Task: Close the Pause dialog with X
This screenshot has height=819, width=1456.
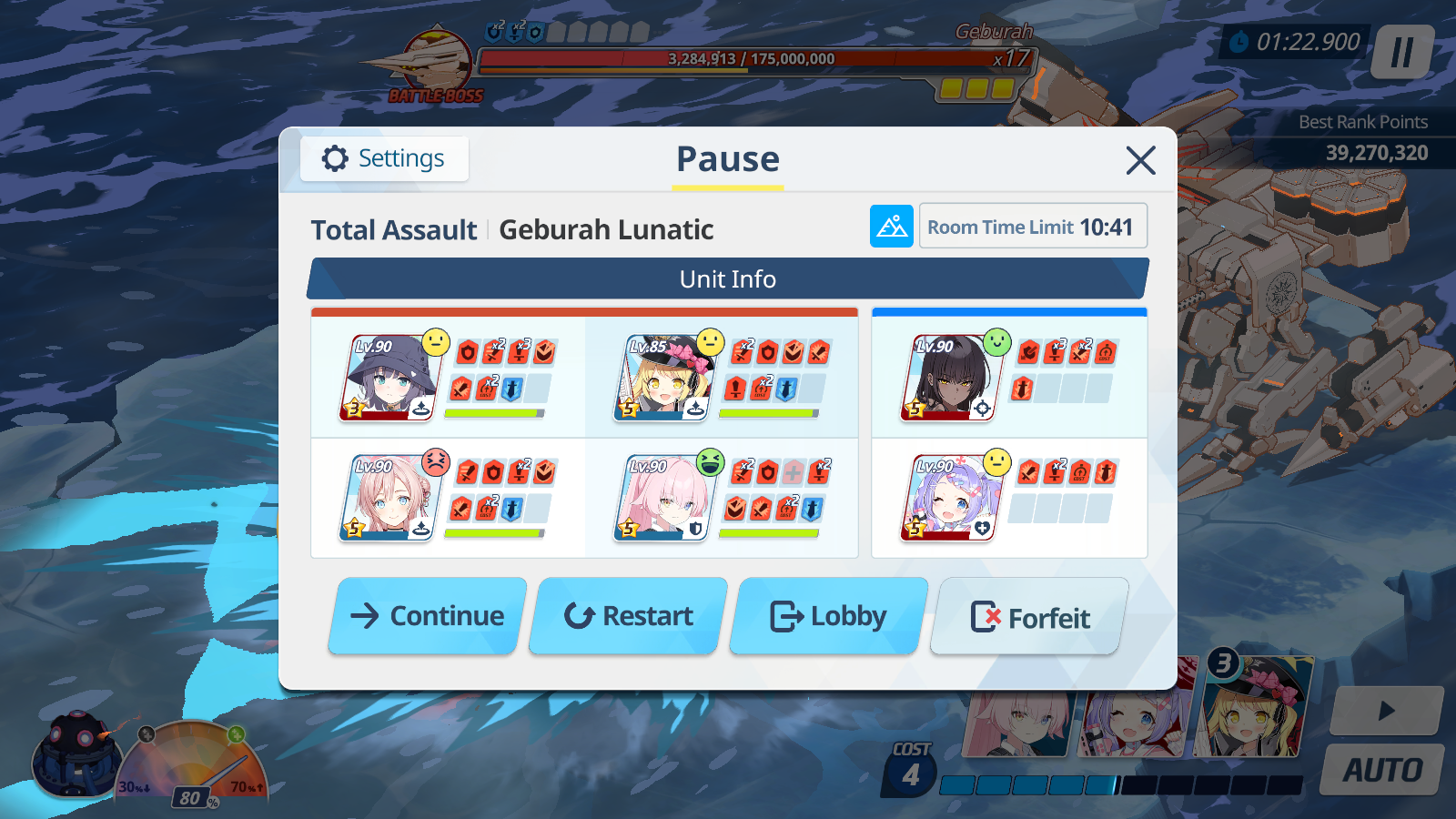Action: 1140,161
